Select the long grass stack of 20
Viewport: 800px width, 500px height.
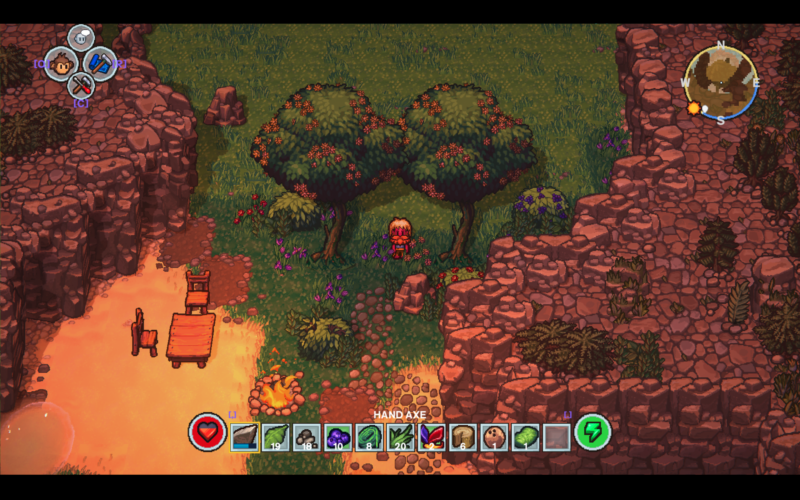click(400, 436)
